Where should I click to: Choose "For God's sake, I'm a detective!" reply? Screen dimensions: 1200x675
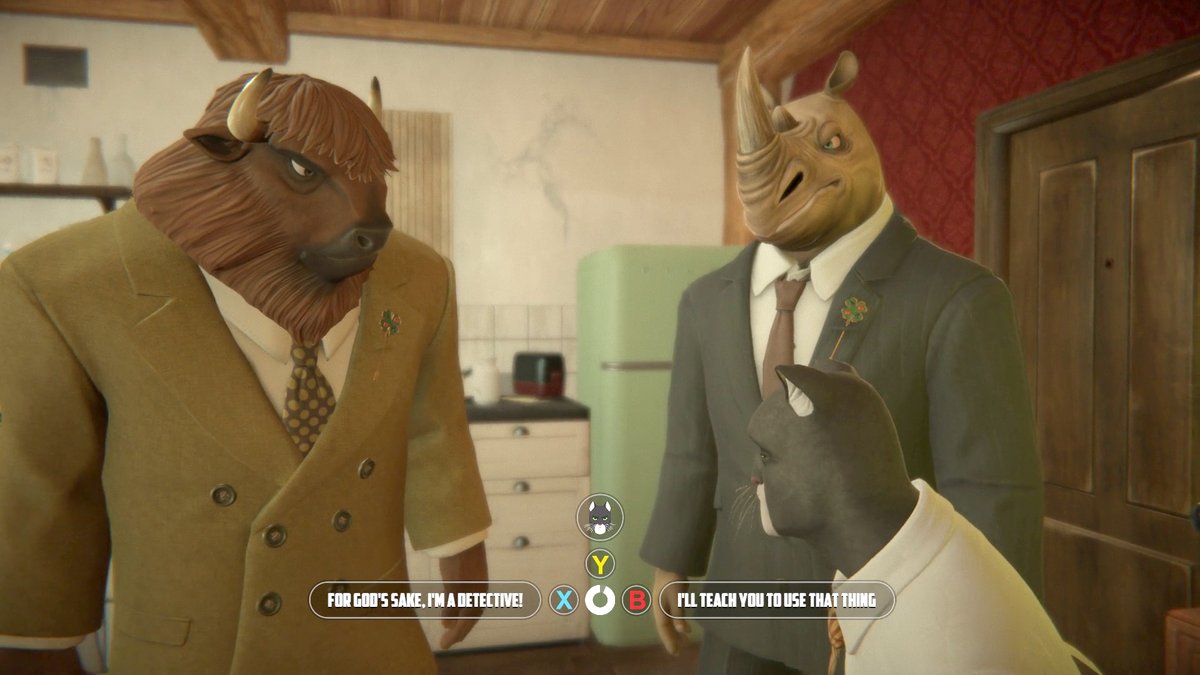click(x=425, y=600)
